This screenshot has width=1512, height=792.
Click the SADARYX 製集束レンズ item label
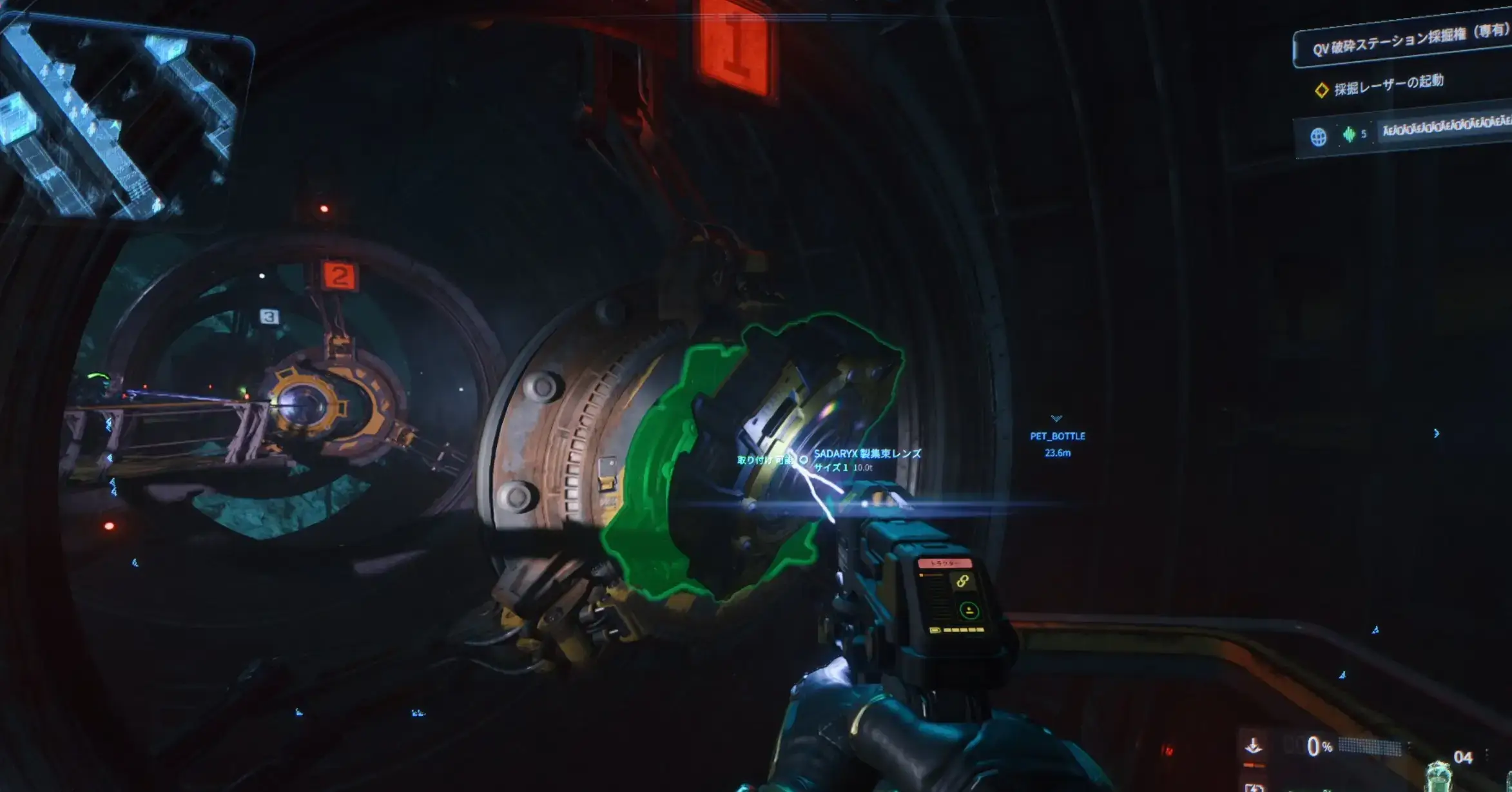(867, 454)
